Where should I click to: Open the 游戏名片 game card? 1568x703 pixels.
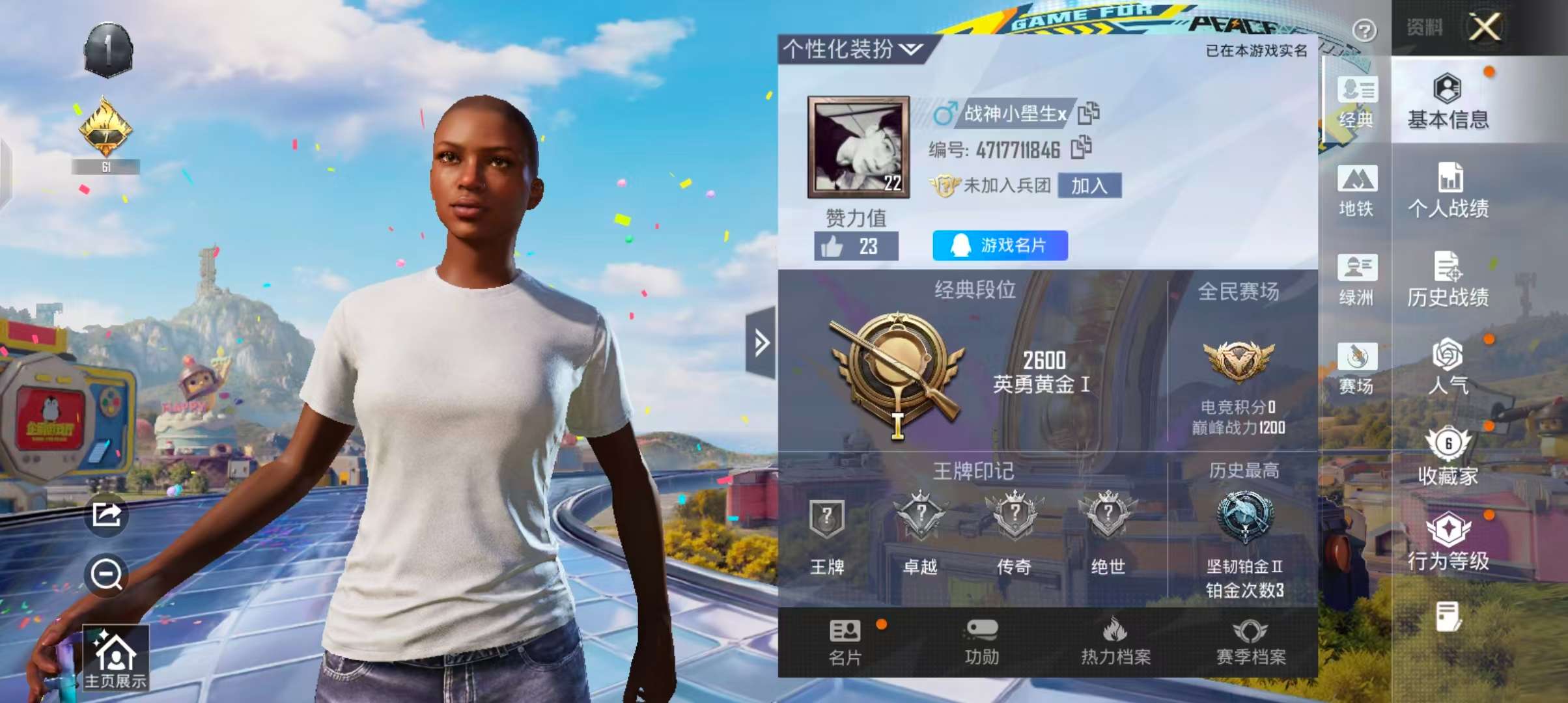pyautogui.click(x=1000, y=246)
